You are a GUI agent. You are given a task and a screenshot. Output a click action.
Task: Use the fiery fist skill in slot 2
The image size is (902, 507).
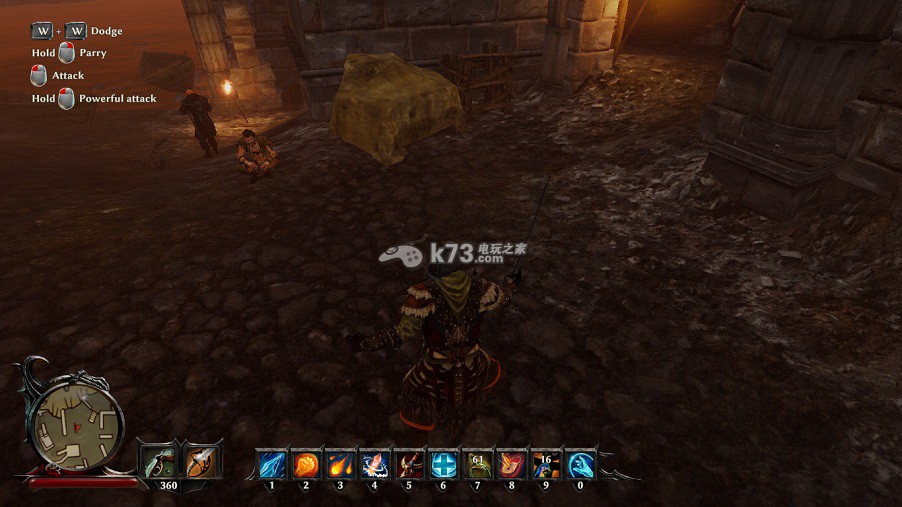pyautogui.click(x=305, y=464)
